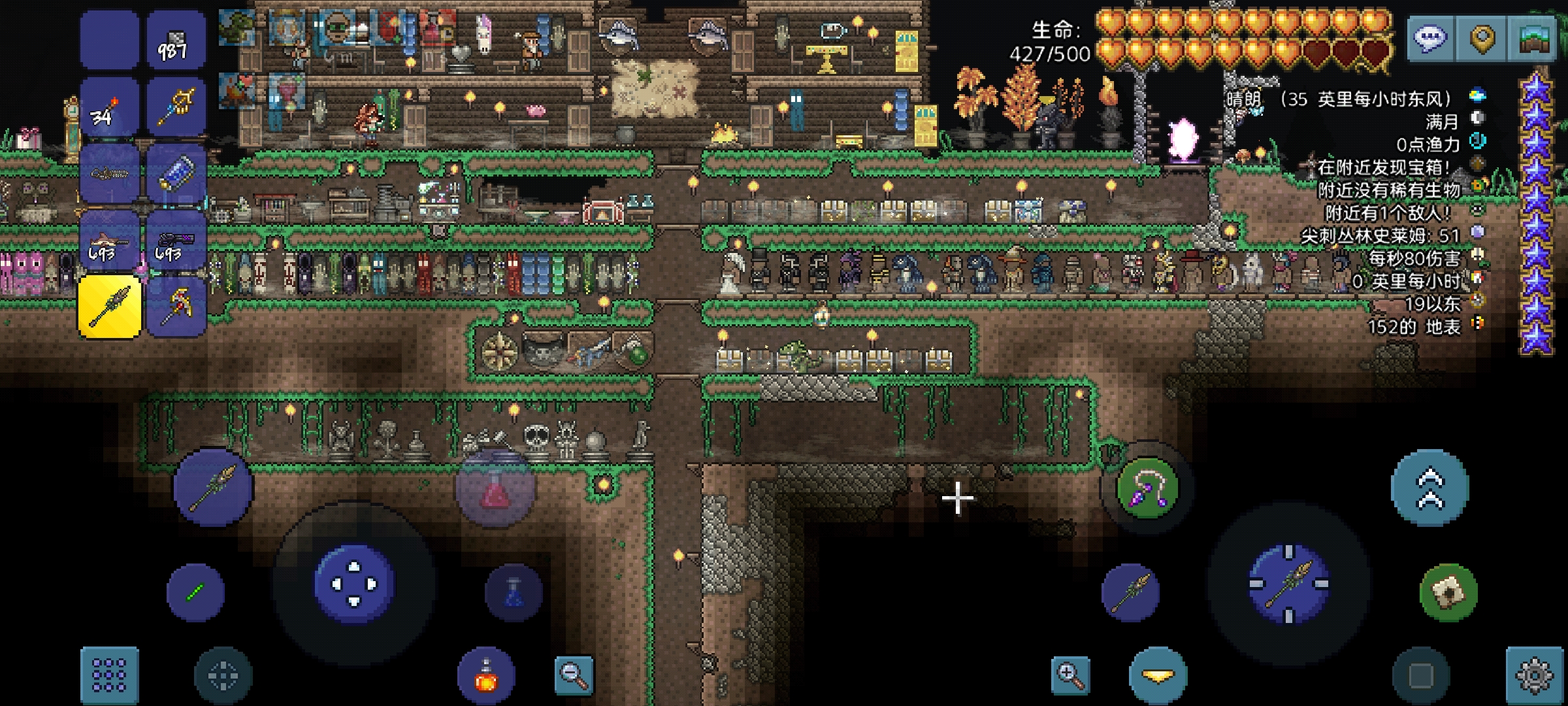Select the purple gun hotbar slot
The image size is (1568, 706).
176,240
